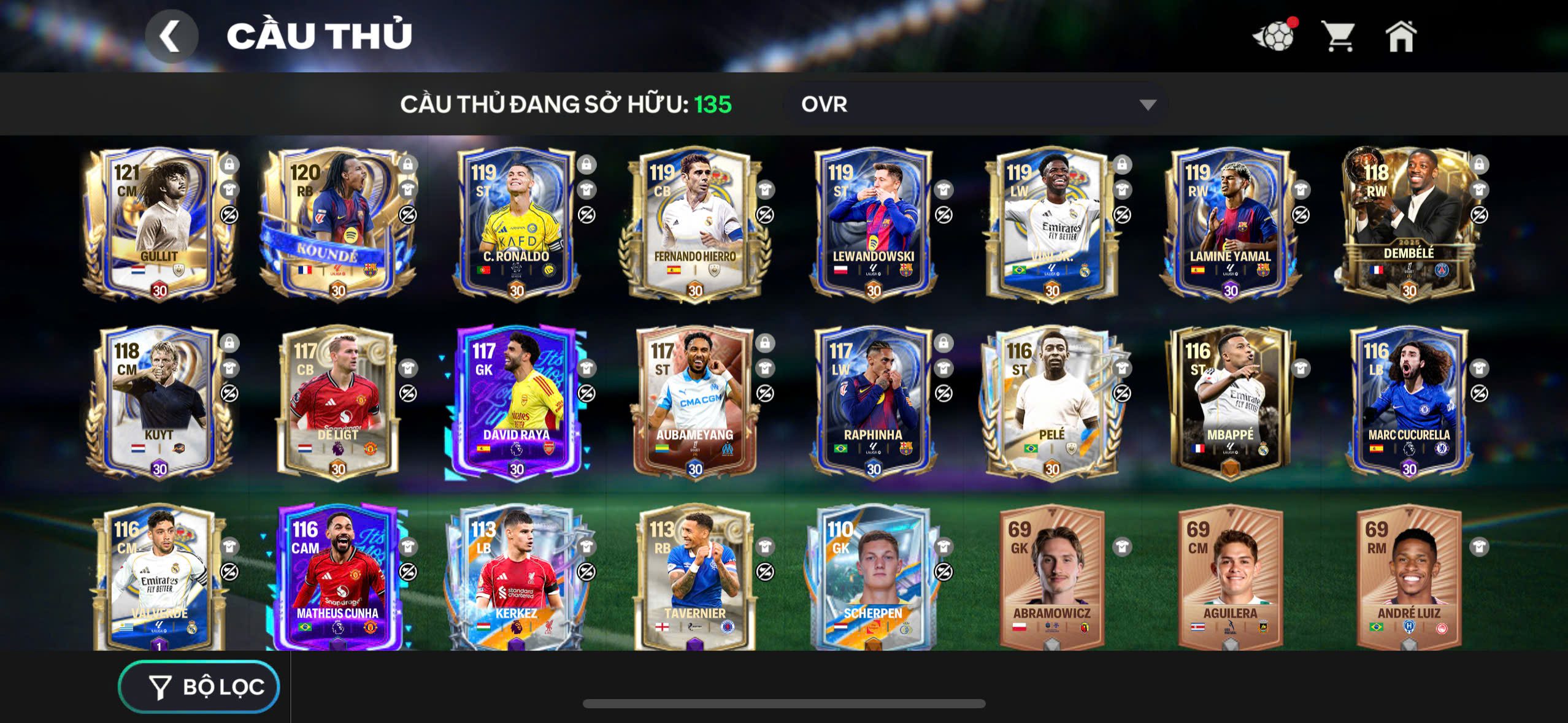Screen dimensions: 1568x723
Task: Select the Pelé 116 ST card
Action: coord(1052,402)
